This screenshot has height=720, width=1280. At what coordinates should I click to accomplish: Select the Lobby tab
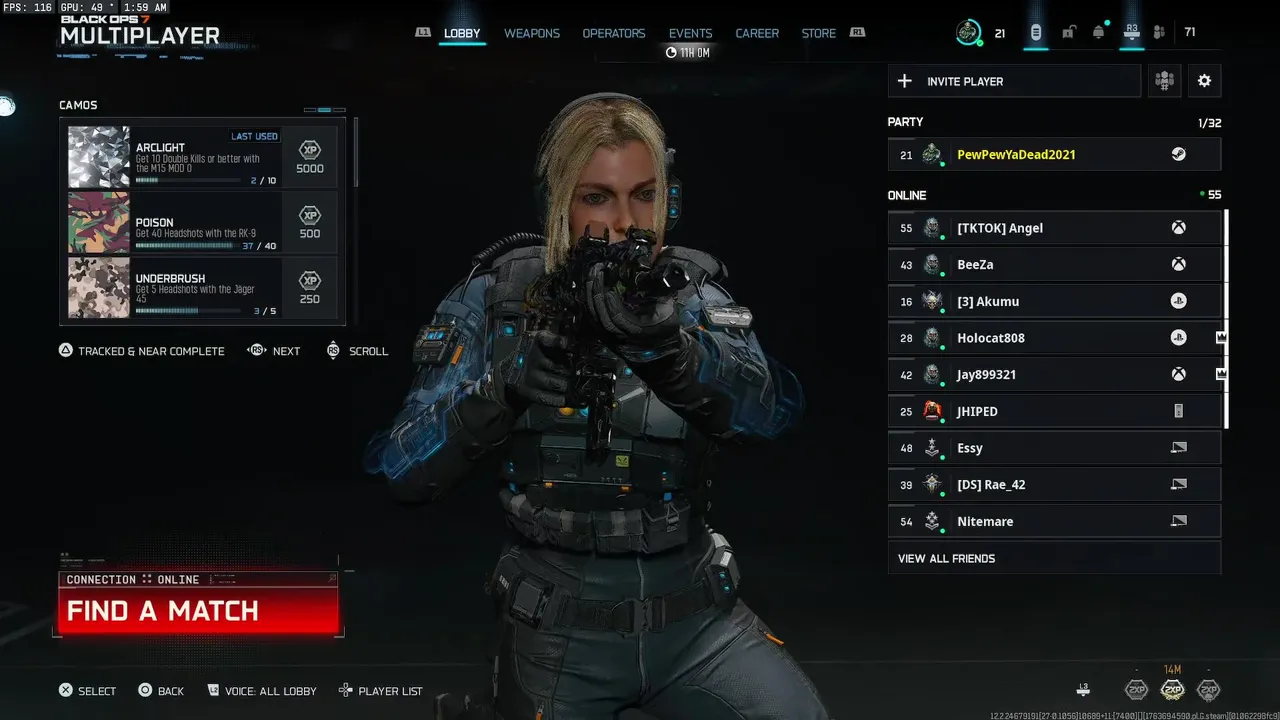[x=462, y=33]
